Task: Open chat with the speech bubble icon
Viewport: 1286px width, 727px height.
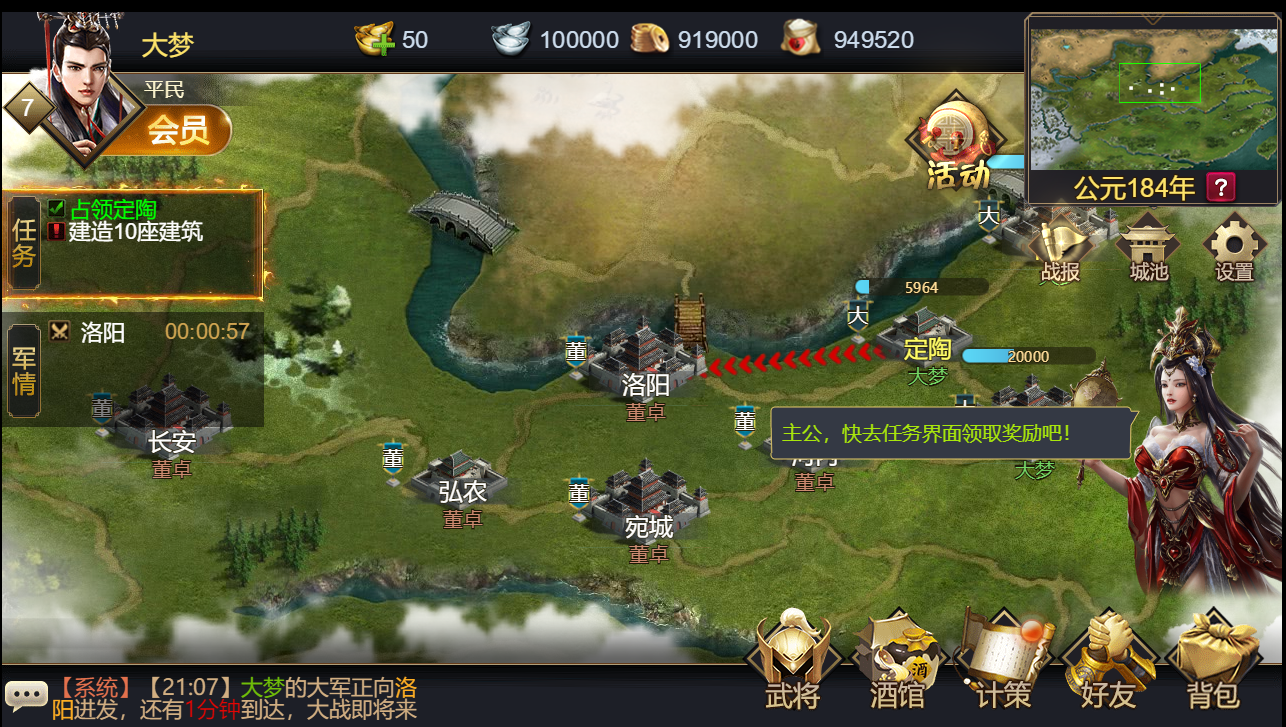Action: 27,695
